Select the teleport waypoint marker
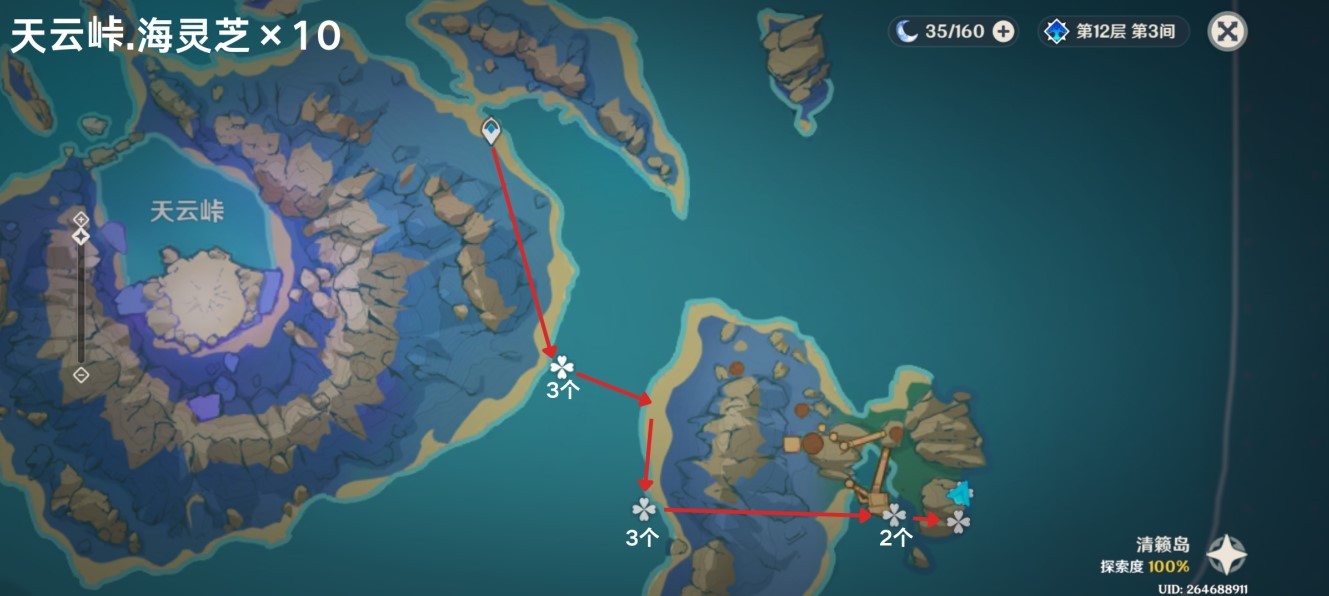 [491, 130]
